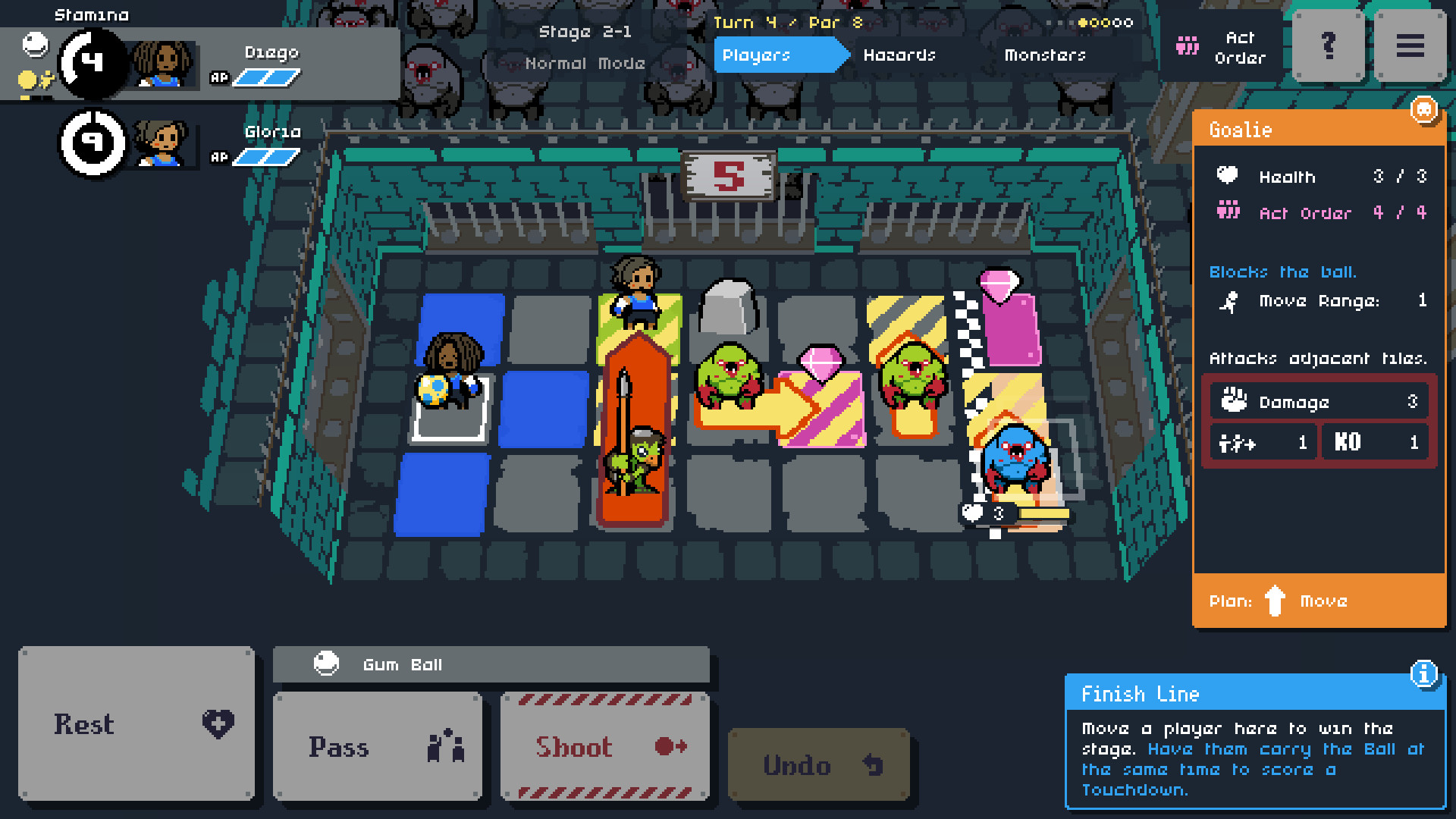
Task: Click the camera icon on the Goalie panel
Action: pyautogui.click(x=1424, y=111)
